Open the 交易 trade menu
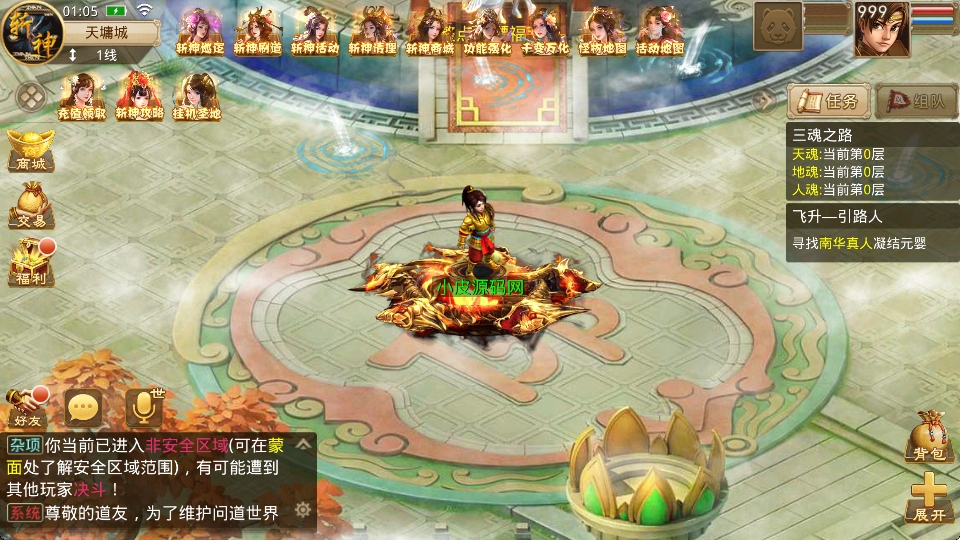 pos(30,206)
